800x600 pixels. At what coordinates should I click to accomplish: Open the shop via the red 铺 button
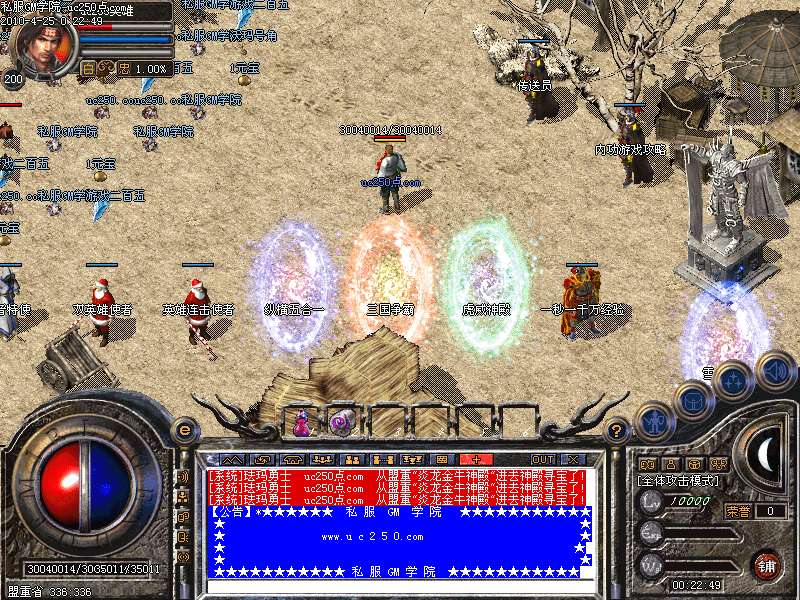[768, 565]
